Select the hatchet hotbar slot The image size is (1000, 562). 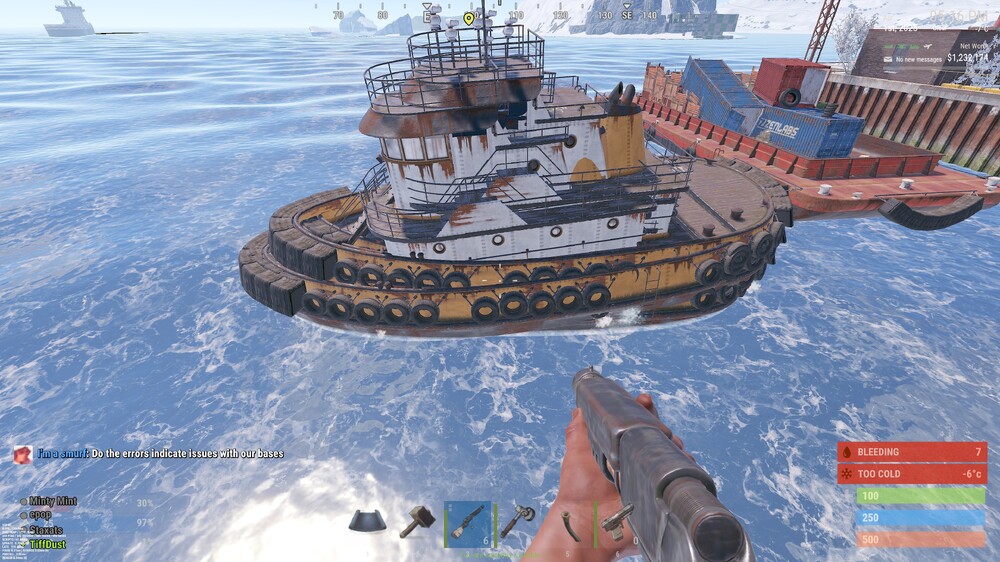point(518,522)
